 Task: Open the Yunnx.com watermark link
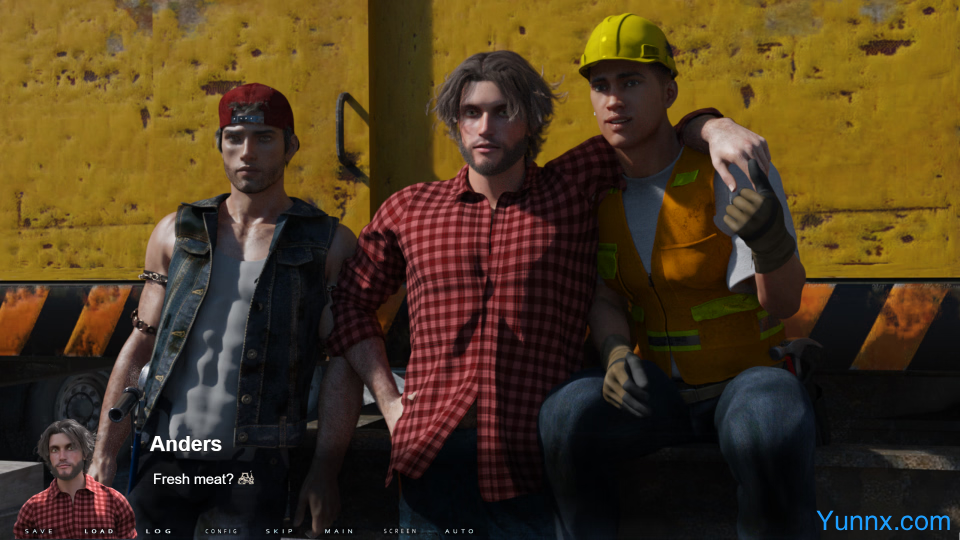pos(883,521)
